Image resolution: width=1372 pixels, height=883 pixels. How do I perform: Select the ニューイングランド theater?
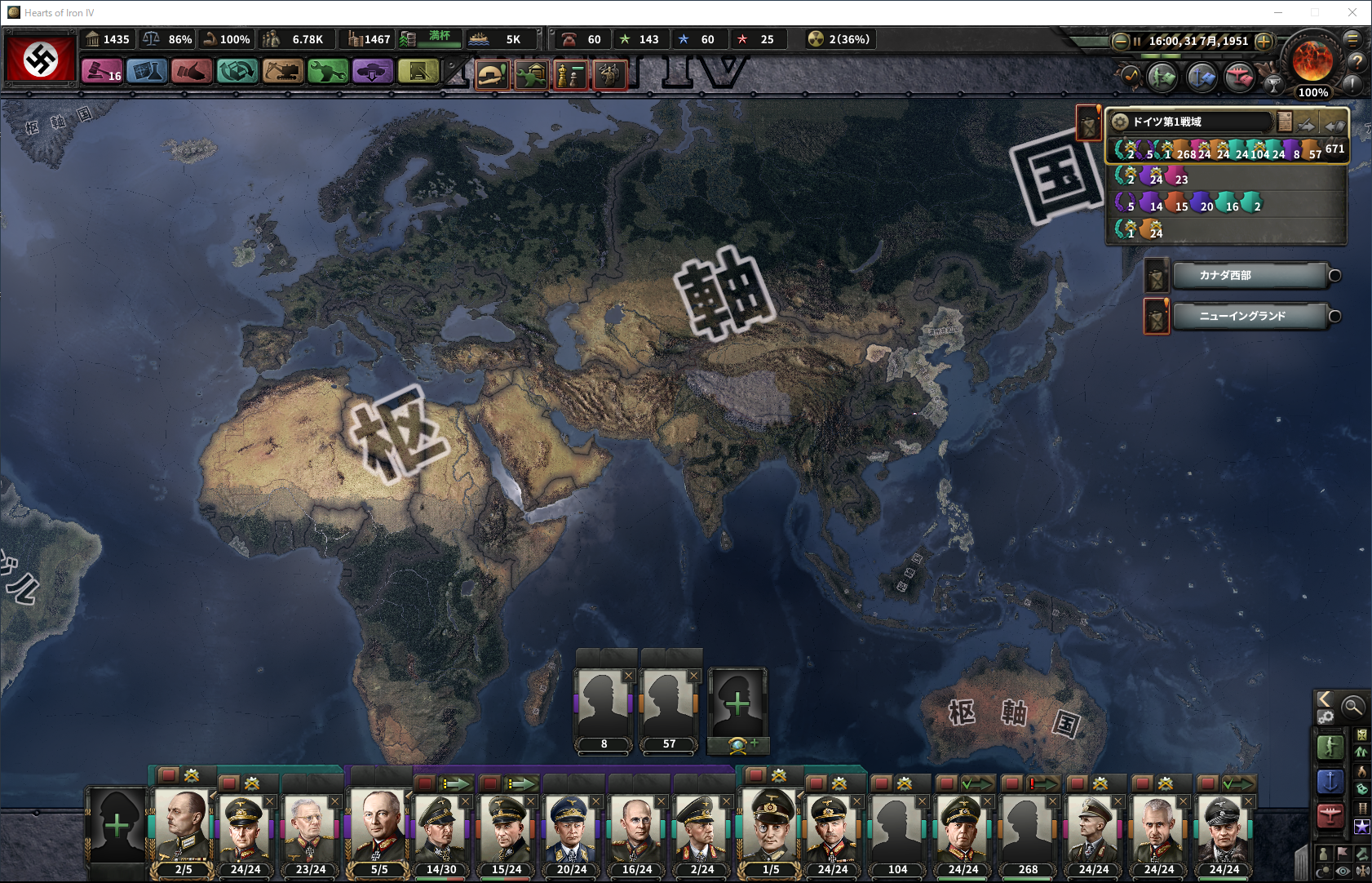coord(1250,316)
